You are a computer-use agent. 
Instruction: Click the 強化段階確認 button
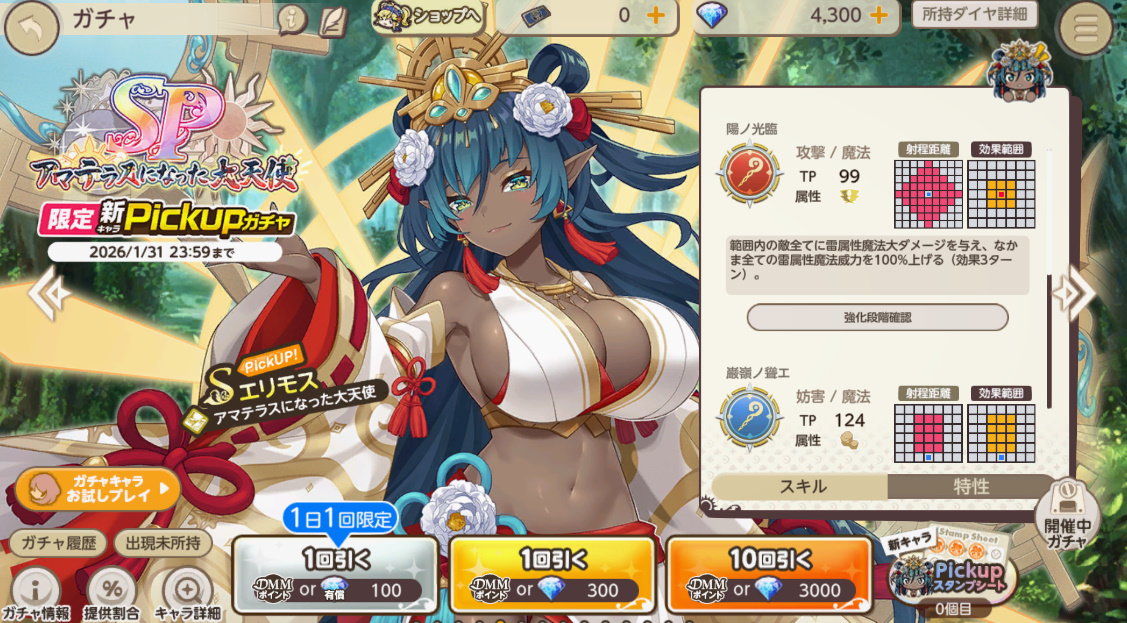(877, 317)
